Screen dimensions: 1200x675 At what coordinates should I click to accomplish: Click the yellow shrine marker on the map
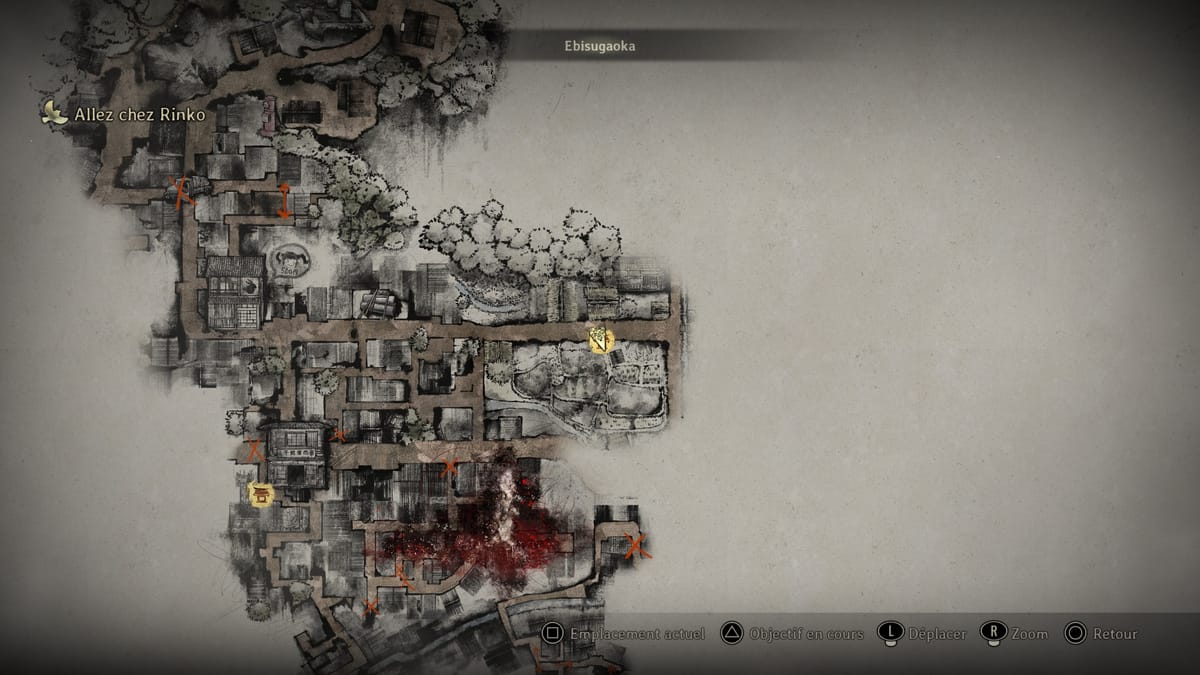(261, 494)
